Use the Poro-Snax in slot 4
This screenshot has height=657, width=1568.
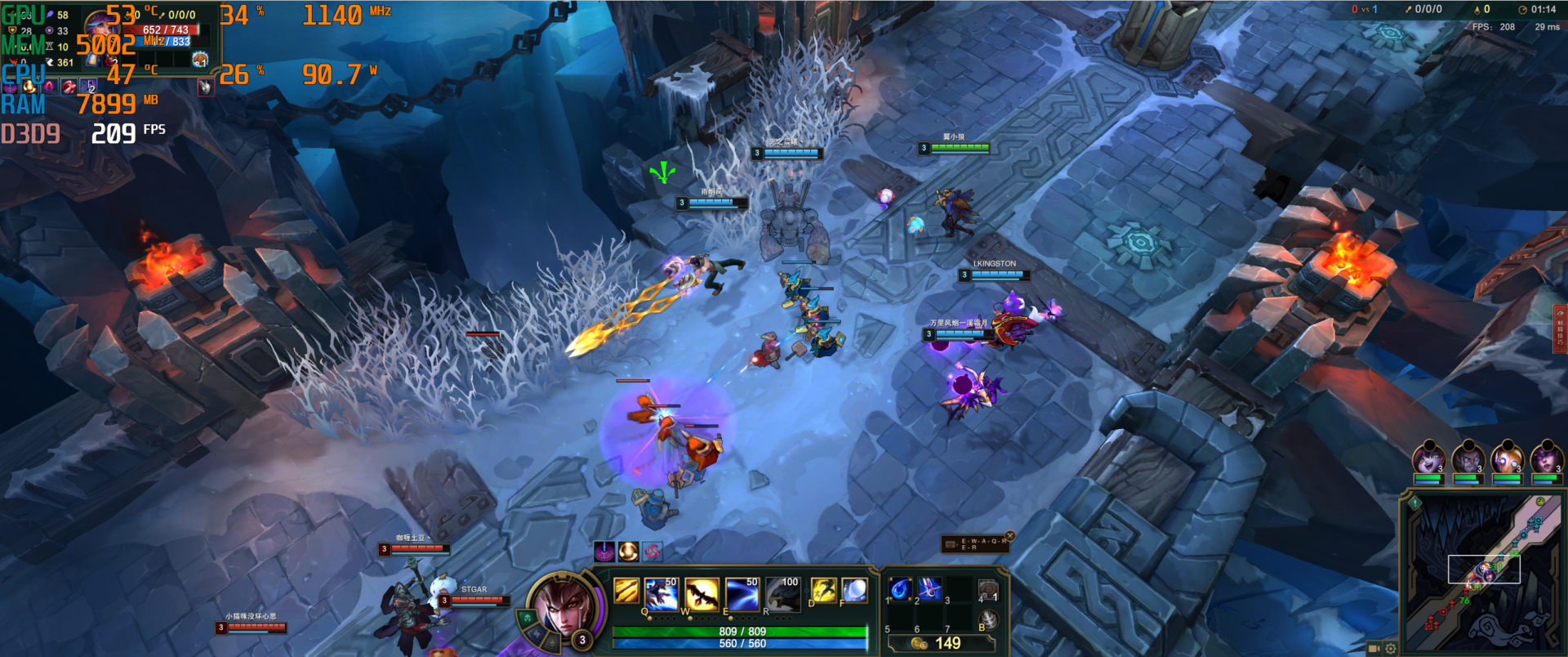[x=988, y=590]
